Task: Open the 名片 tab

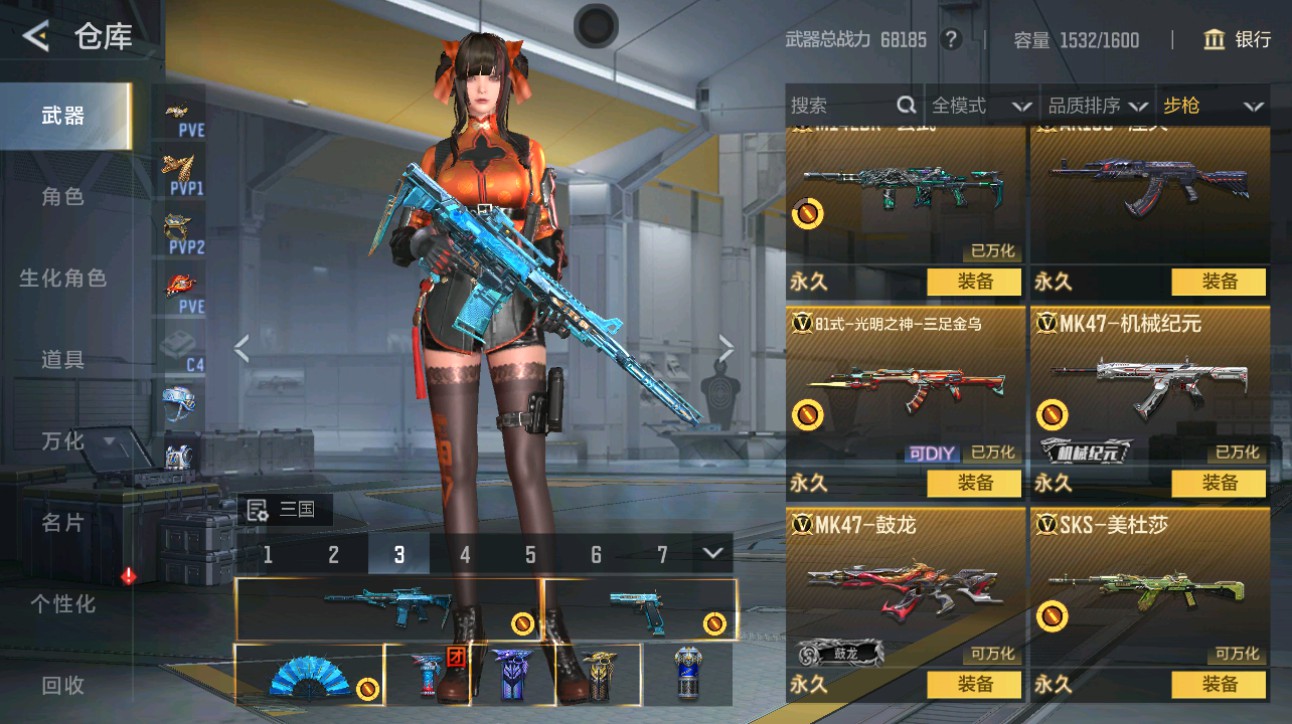Action: [x=63, y=522]
